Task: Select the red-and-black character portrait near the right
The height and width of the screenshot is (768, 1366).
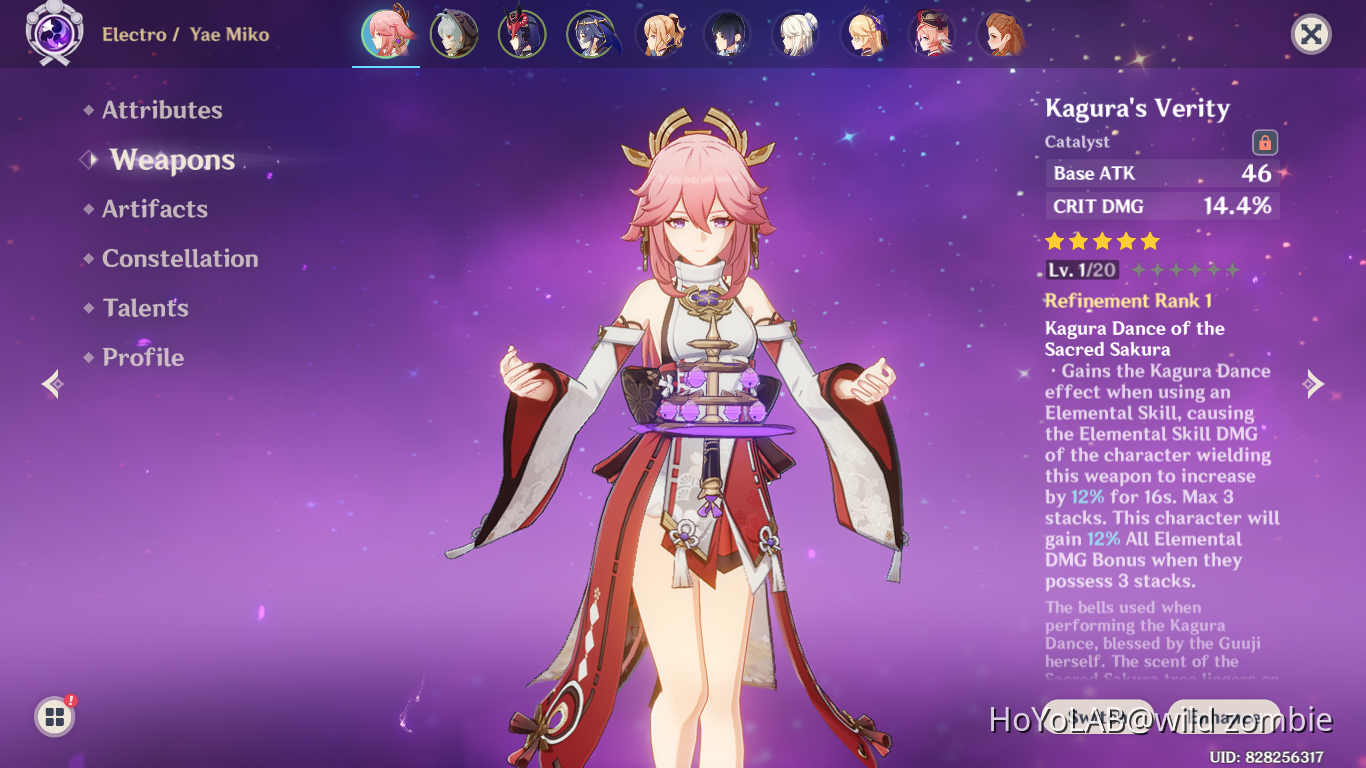Action: tap(931, 33)
